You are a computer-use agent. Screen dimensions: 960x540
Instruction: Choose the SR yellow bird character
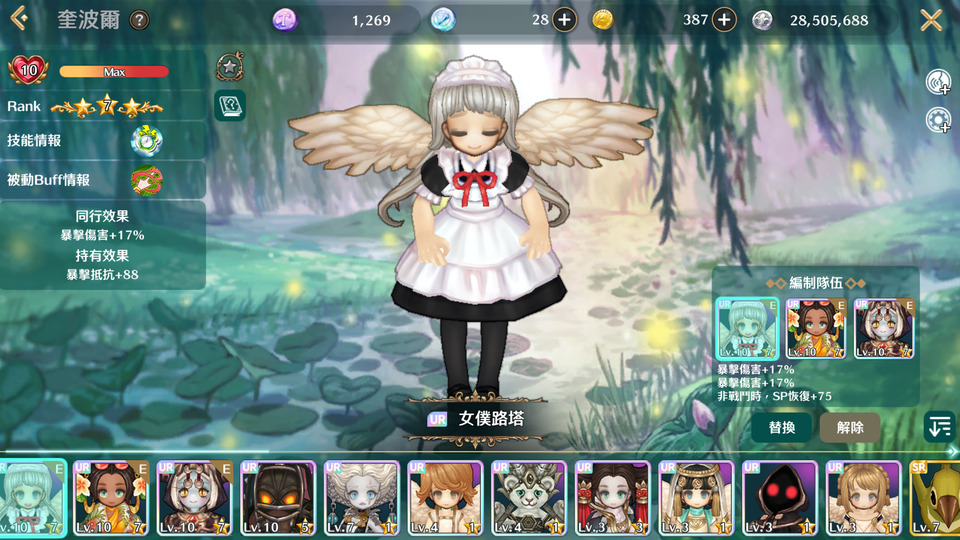[x=936, y=498]
